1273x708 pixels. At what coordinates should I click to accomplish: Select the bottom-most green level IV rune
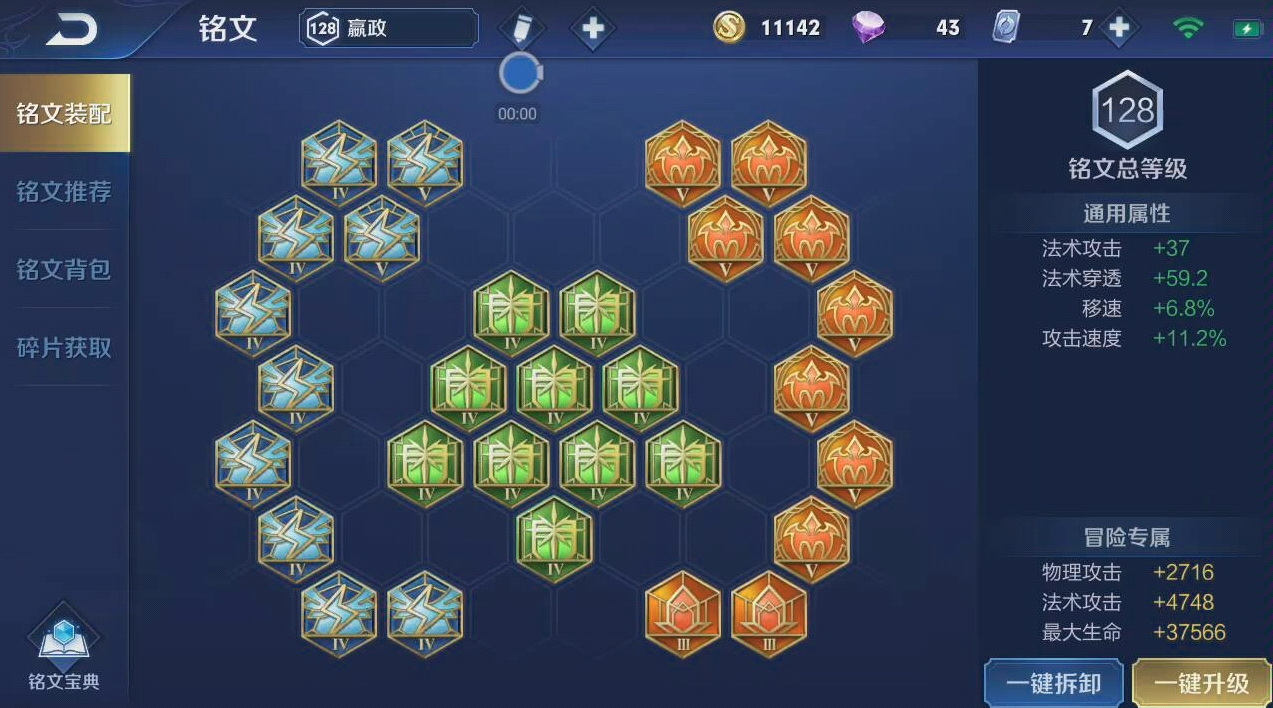point(555,535)
